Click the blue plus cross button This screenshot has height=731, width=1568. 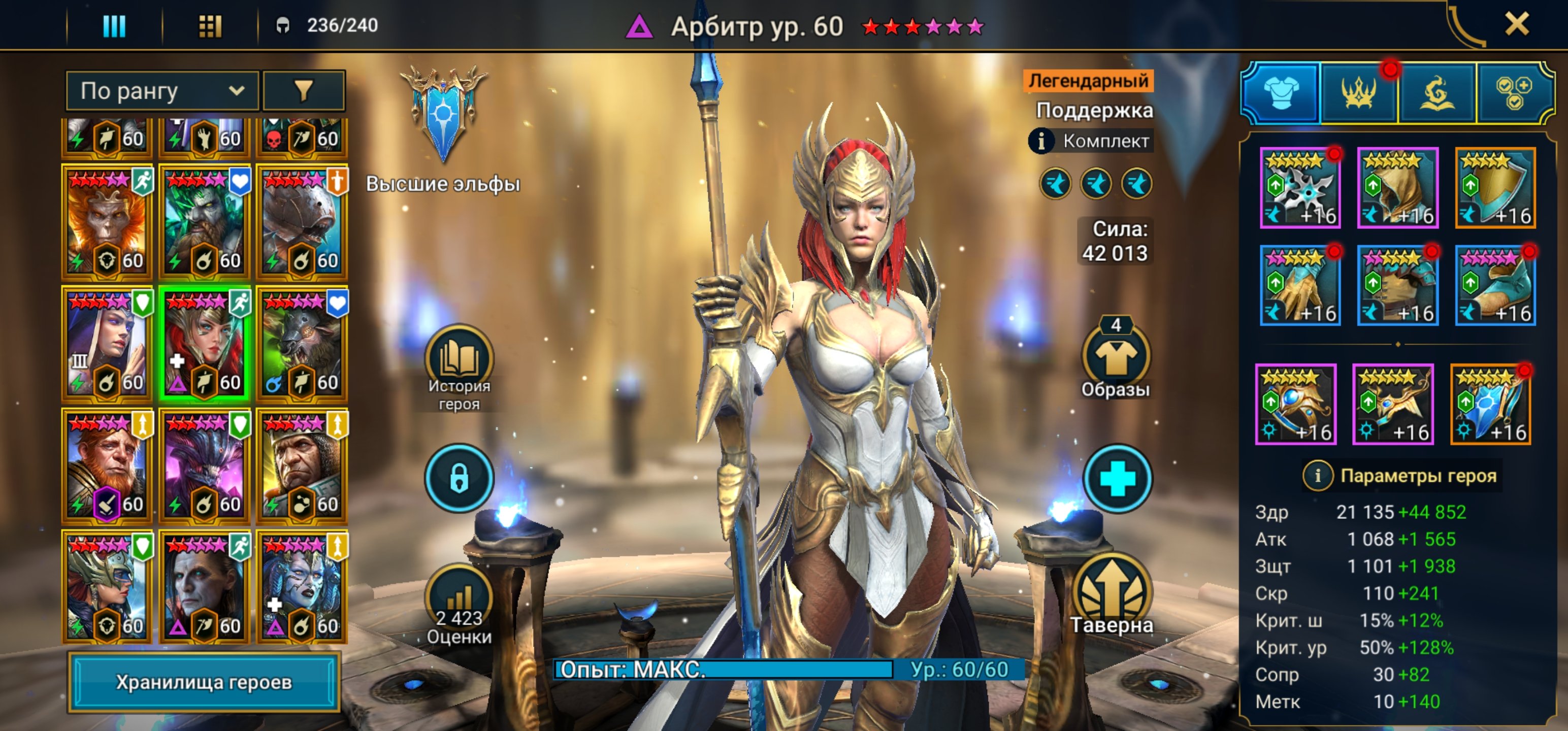[1117, 478]
